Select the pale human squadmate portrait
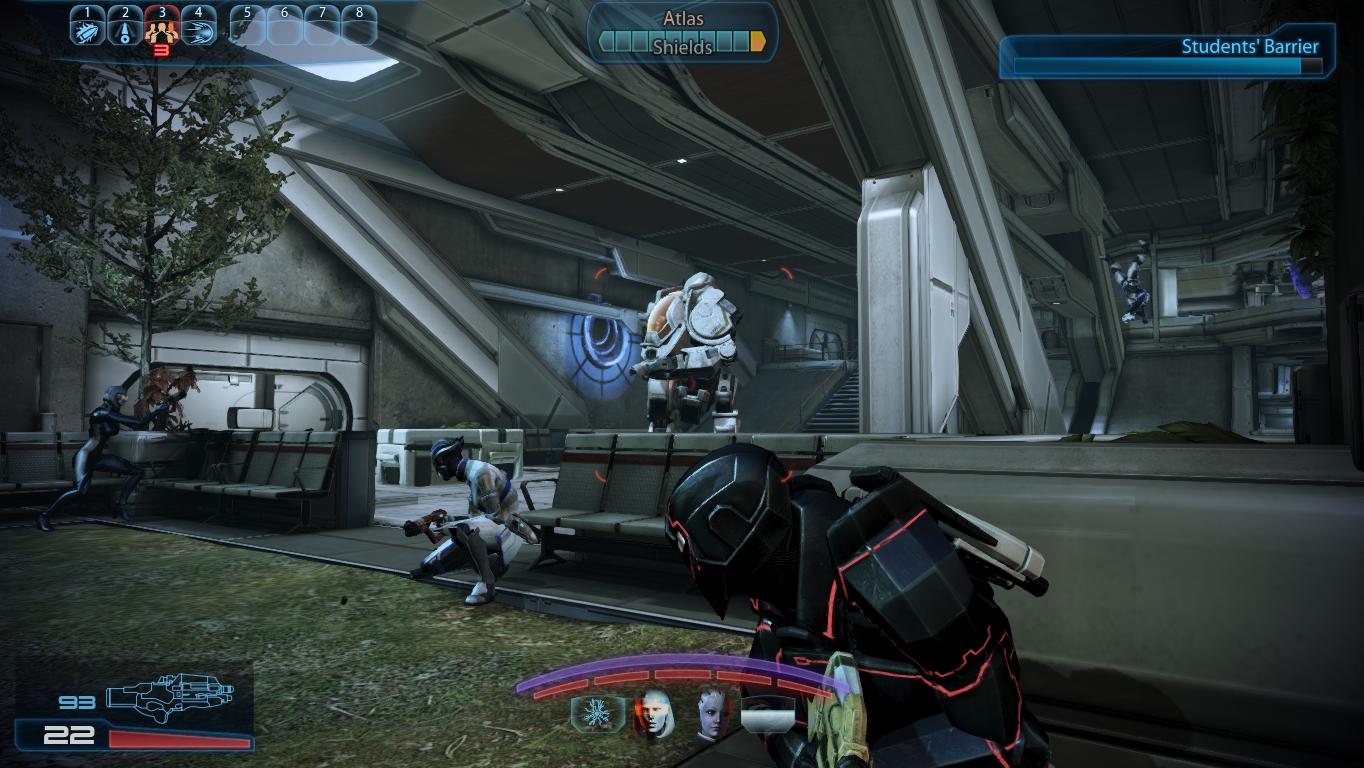The height and width of the screenshot is (768, 1364). click(x=652, y=712)
